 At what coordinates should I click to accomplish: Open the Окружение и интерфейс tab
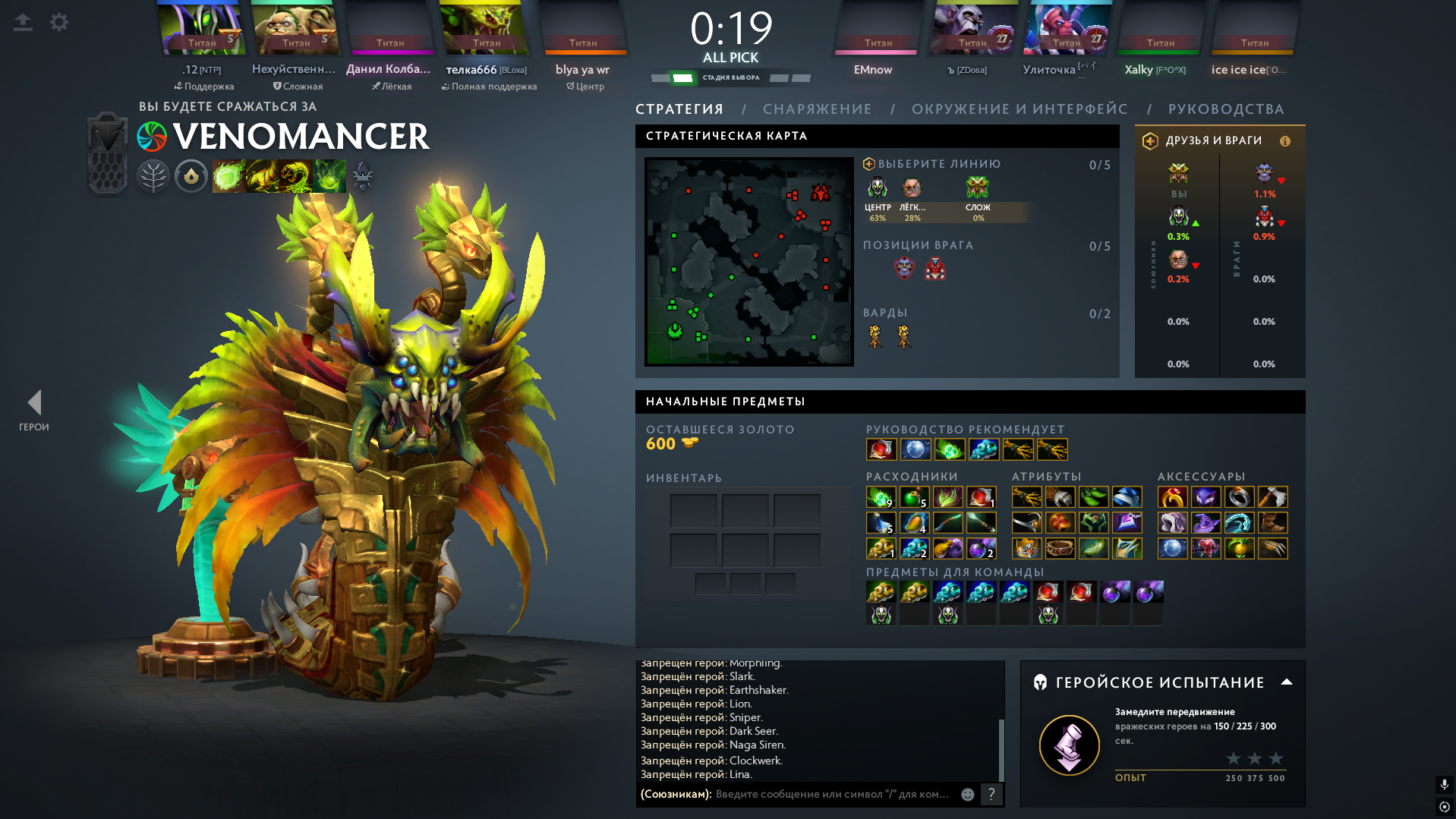pyautogui.click(x=1020, y=109)
